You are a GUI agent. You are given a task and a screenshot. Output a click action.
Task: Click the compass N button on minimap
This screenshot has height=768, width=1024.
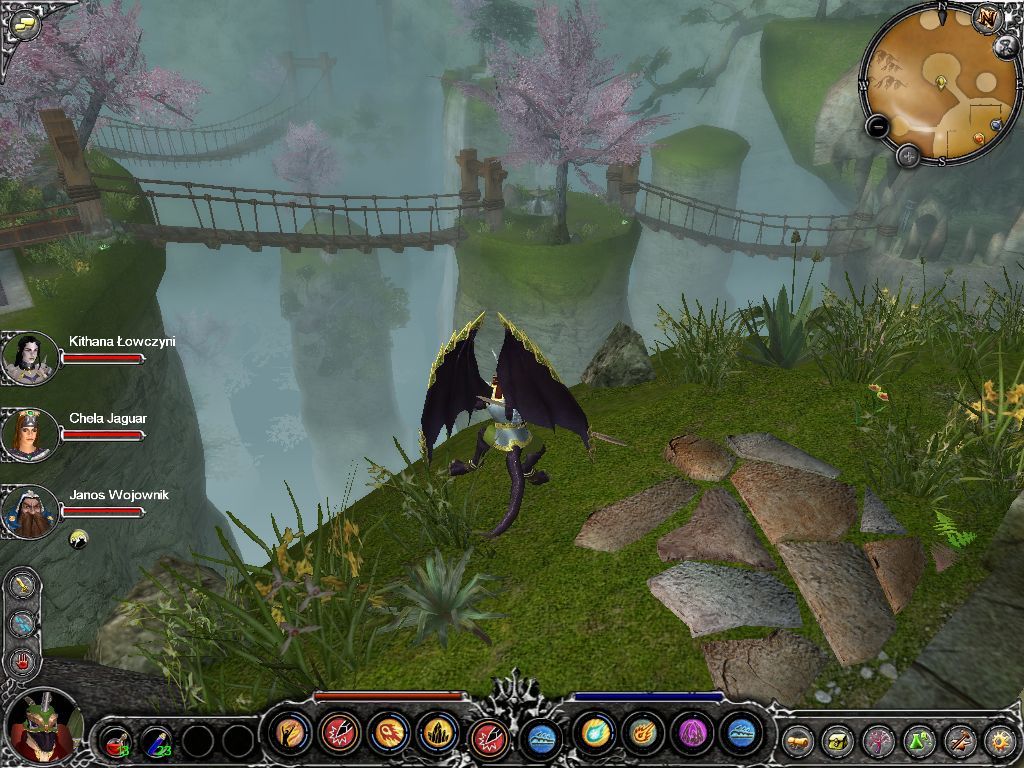click(x=987, y=17)
